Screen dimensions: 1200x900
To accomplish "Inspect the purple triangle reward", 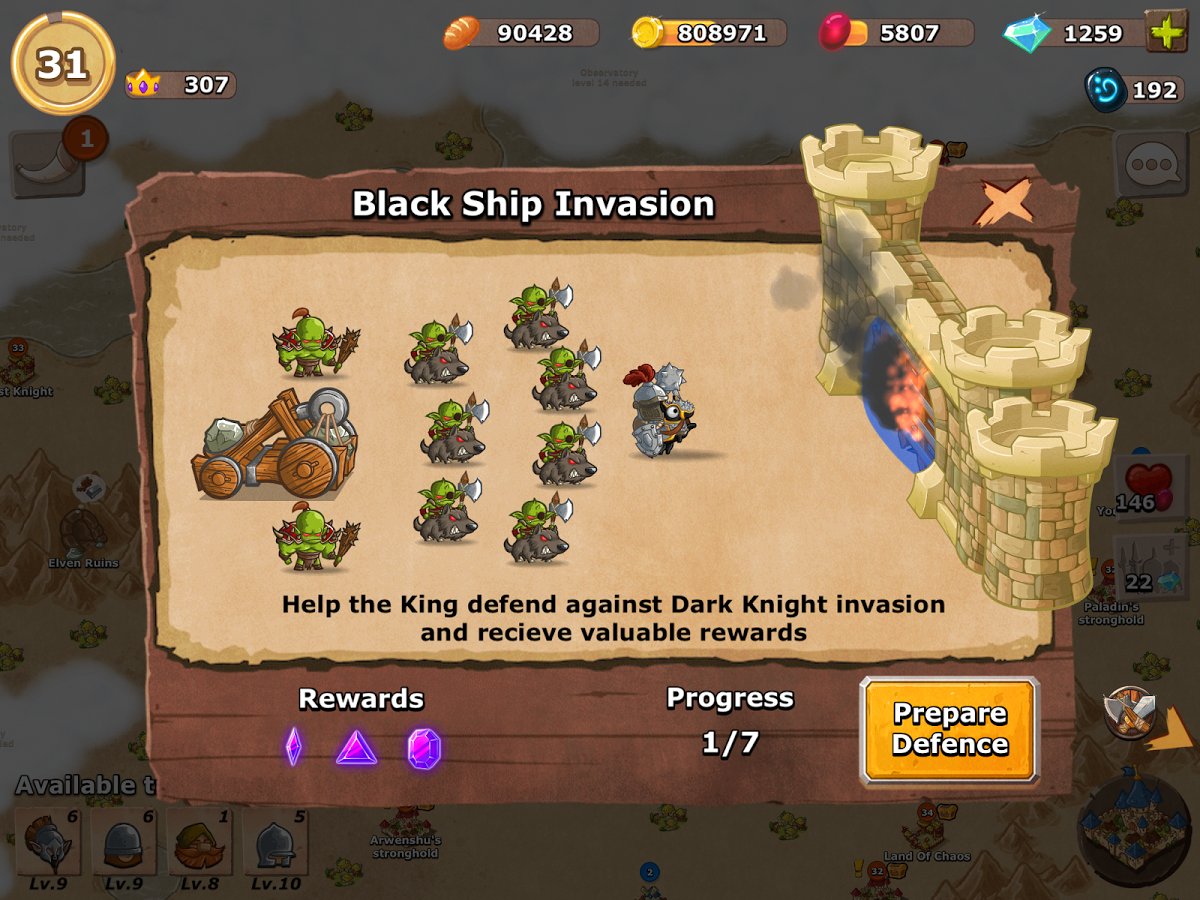I will pos(356,747).
